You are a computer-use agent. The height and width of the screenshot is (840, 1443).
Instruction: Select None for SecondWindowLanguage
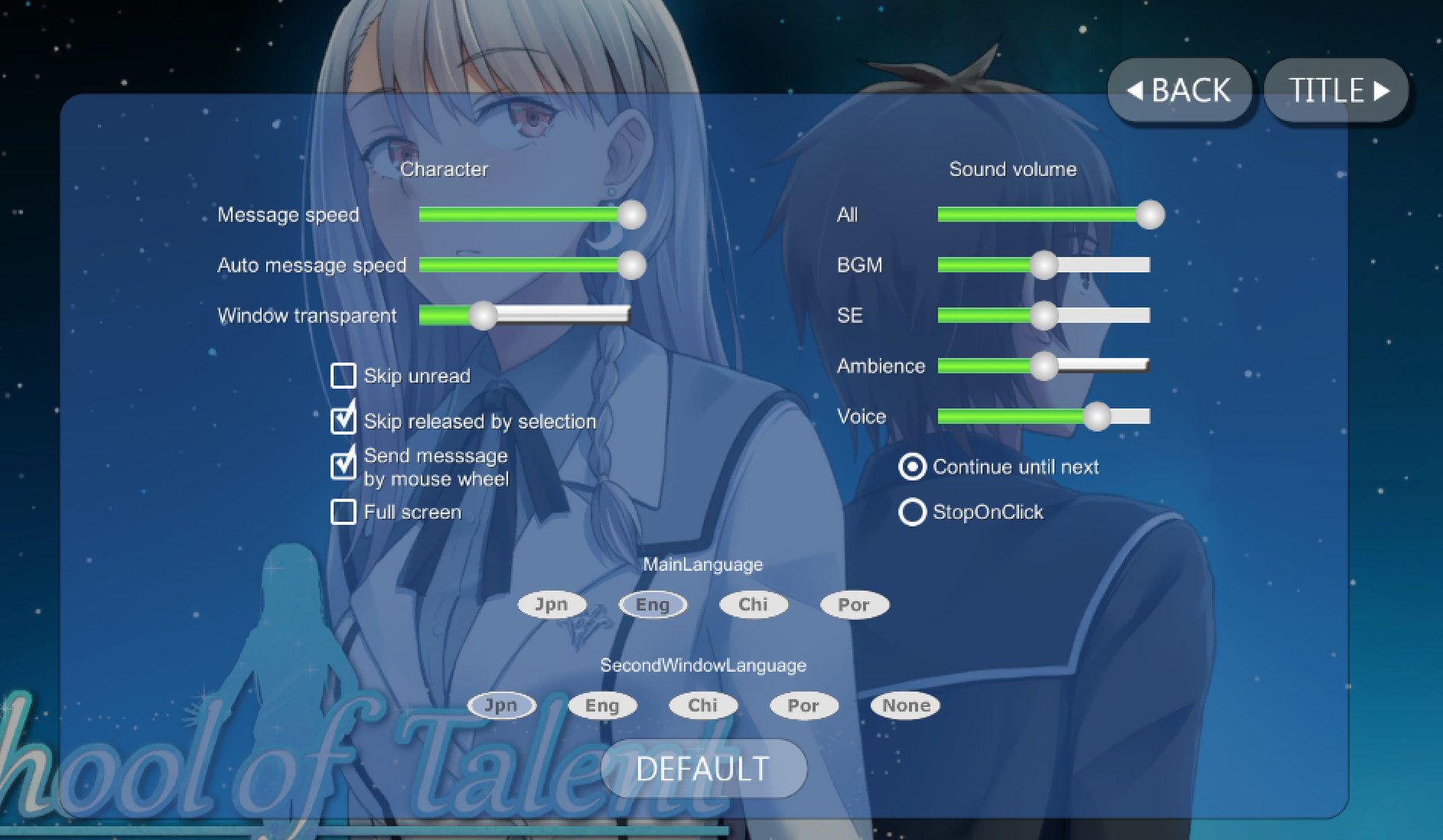pos(905,705)
